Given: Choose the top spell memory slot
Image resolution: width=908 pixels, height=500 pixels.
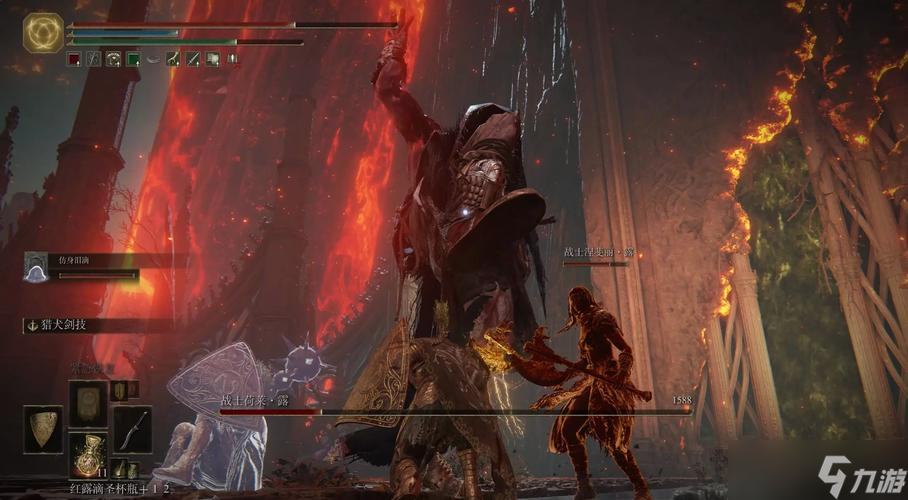Looking at the screenshot, I should coord(88,402).
